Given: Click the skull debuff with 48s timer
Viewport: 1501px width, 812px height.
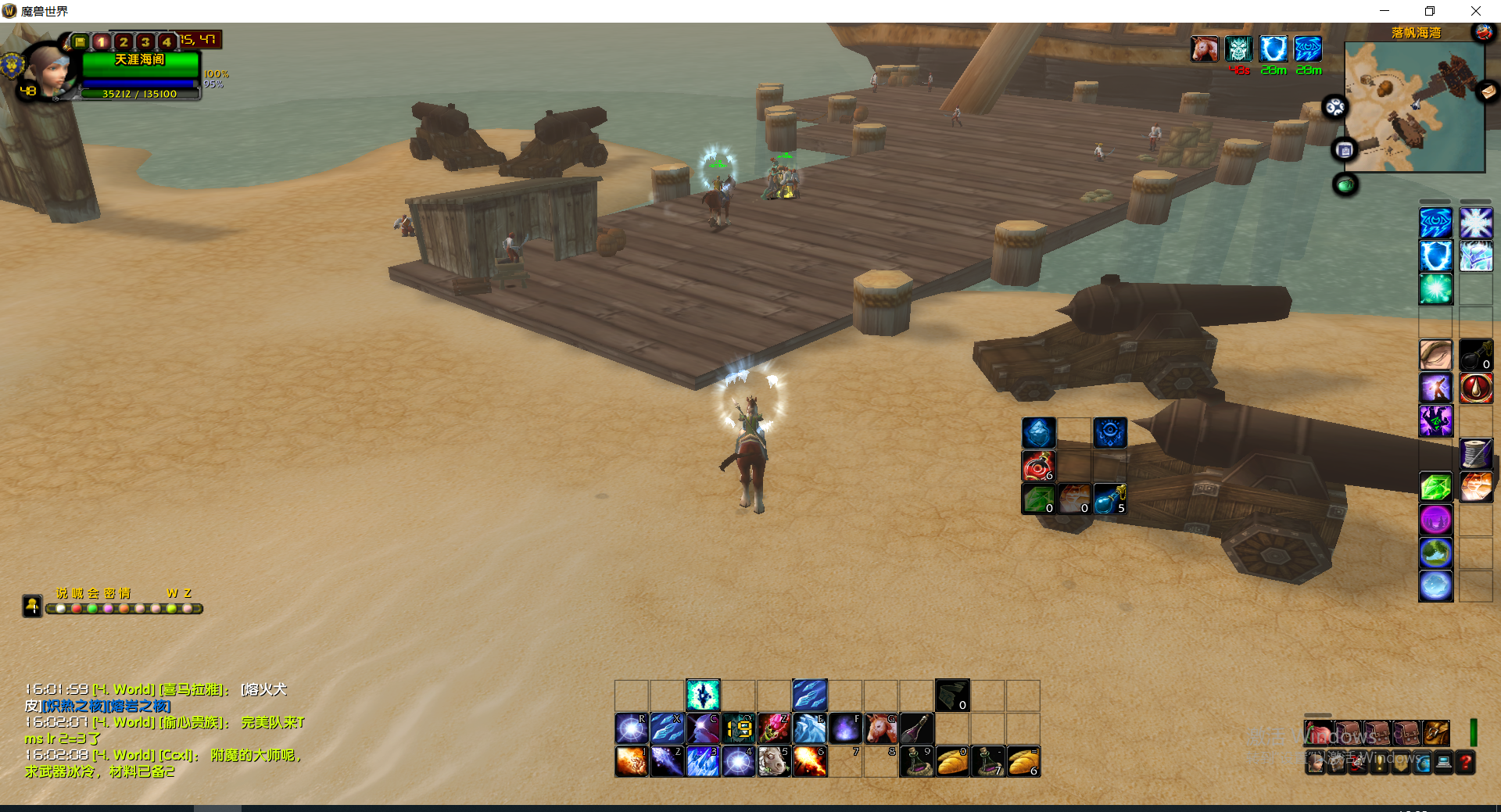Looking at the screenshot, I should coord(1238,49).
